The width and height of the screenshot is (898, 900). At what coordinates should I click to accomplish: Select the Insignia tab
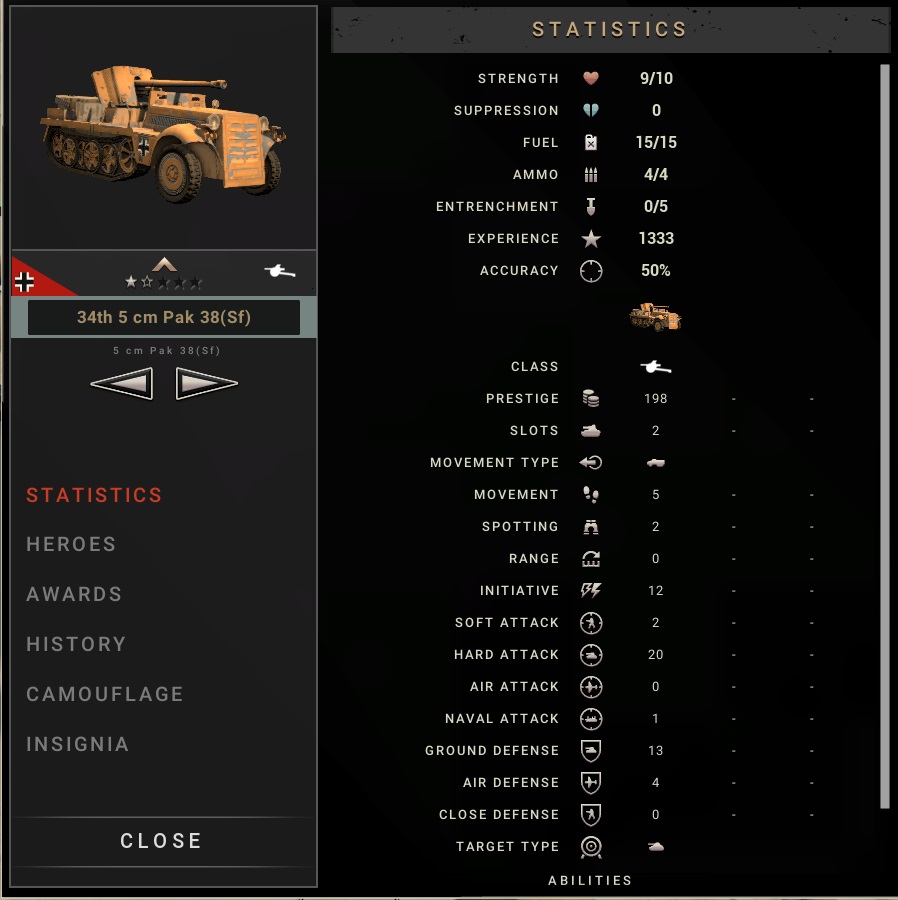point(78,744)
